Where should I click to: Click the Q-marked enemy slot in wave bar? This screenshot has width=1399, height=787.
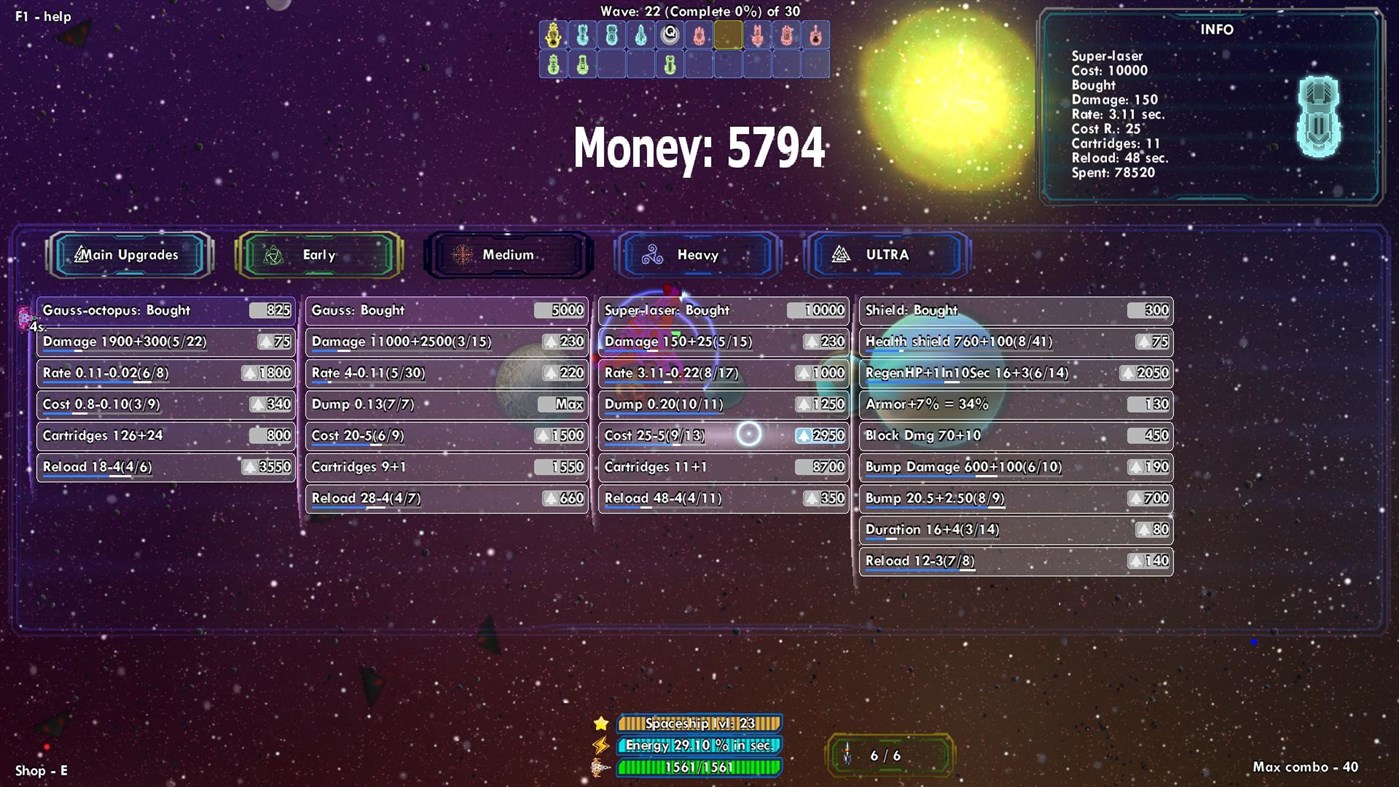(x=669, y=34)
